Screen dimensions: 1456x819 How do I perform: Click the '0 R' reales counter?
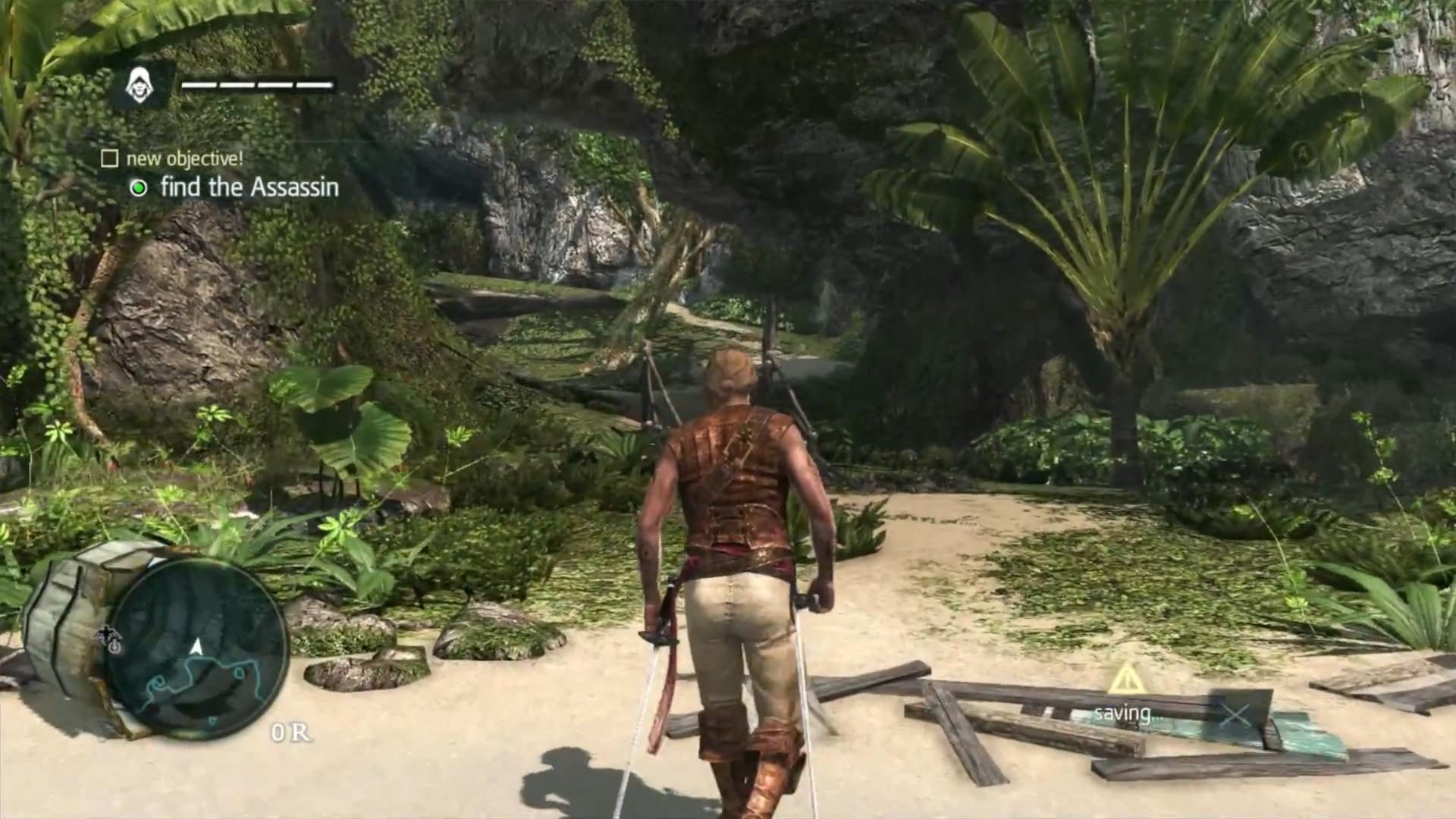click(291, 732)
